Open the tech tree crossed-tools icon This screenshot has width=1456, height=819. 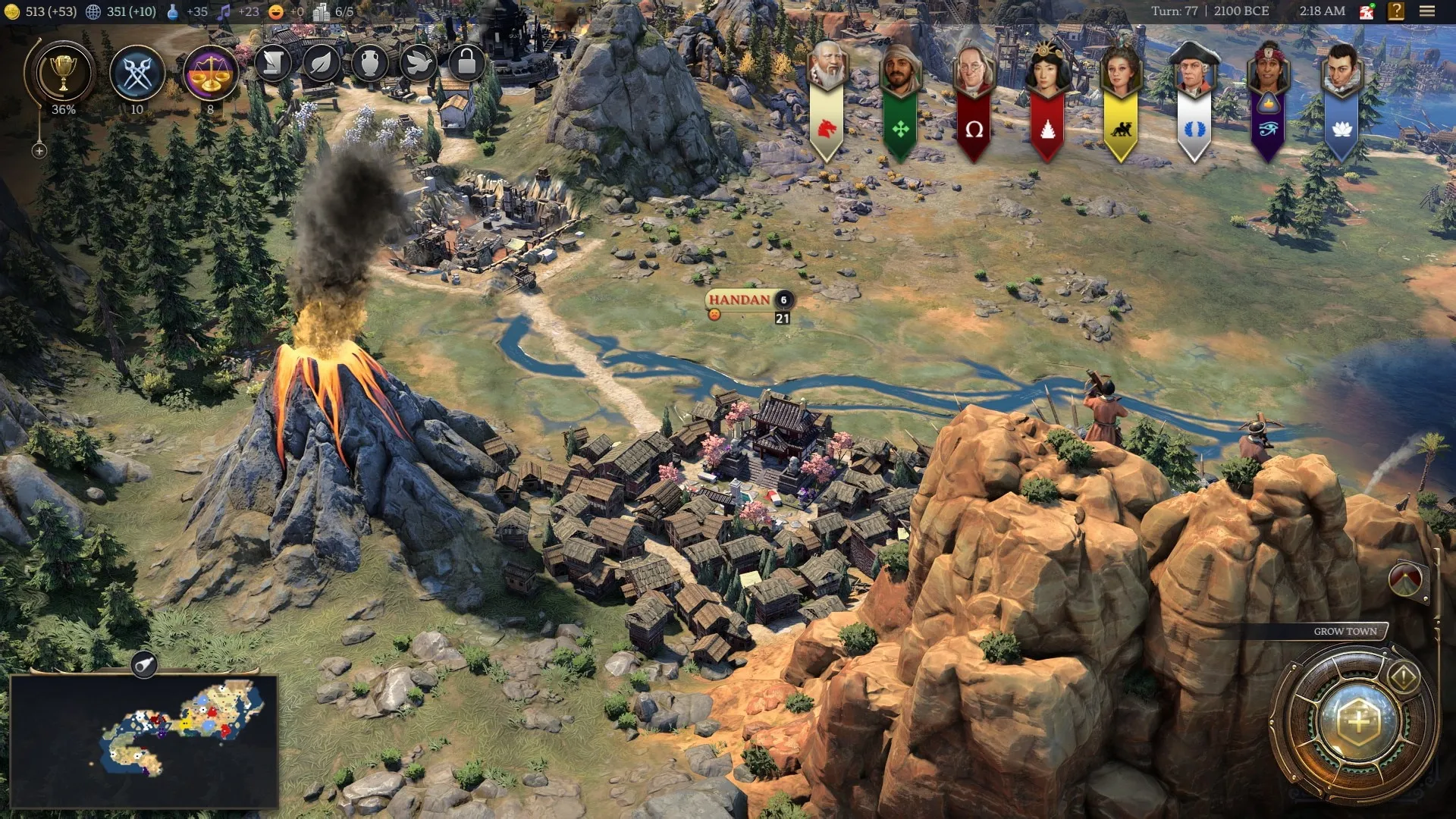click(137, 74)
